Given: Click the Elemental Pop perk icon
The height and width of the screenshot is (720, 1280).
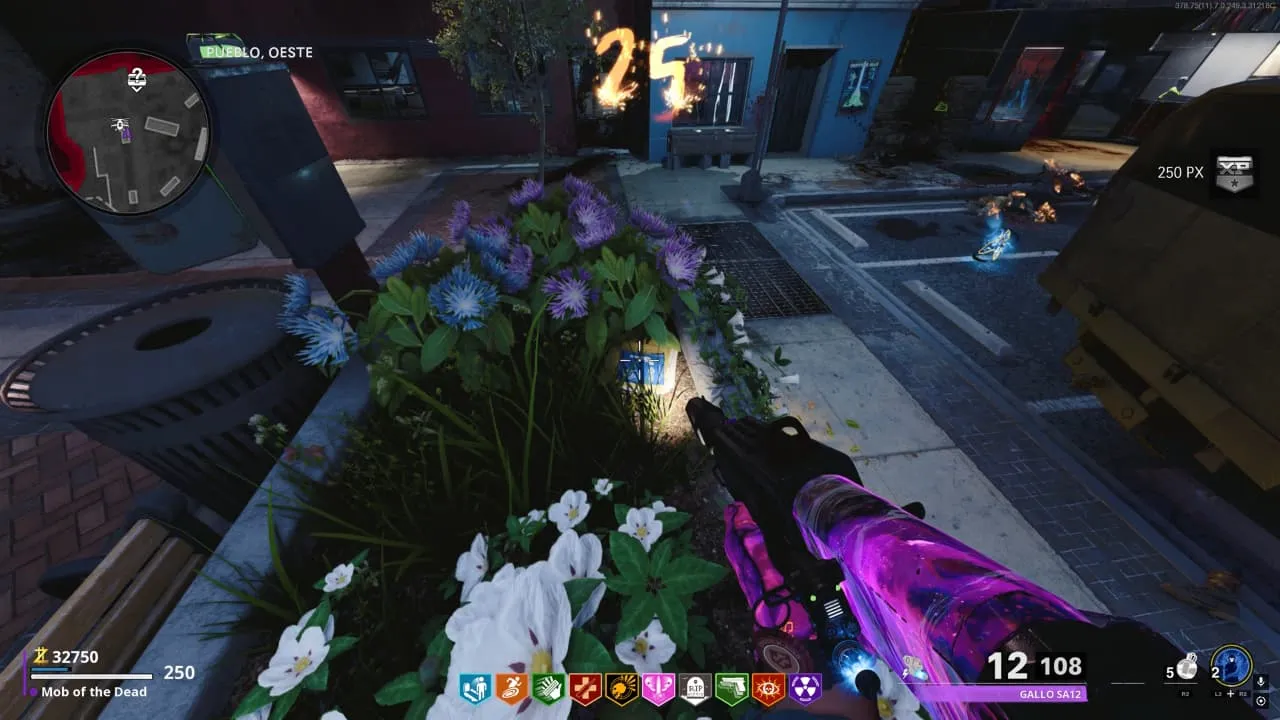Looking at the screenshot, I should point(621,688).
